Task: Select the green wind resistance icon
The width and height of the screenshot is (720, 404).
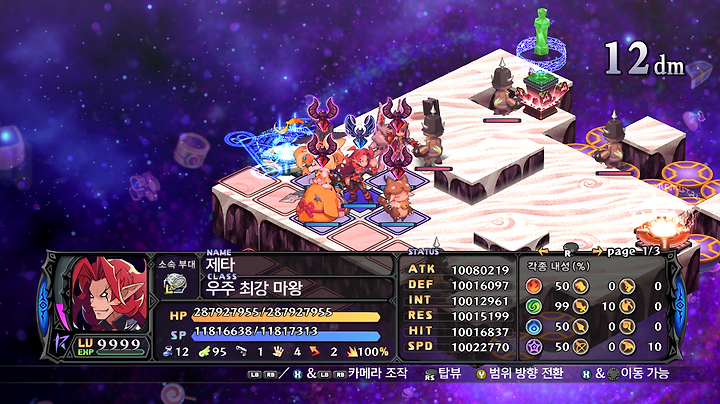Action: pyautogui.click(x=533, y=306)
